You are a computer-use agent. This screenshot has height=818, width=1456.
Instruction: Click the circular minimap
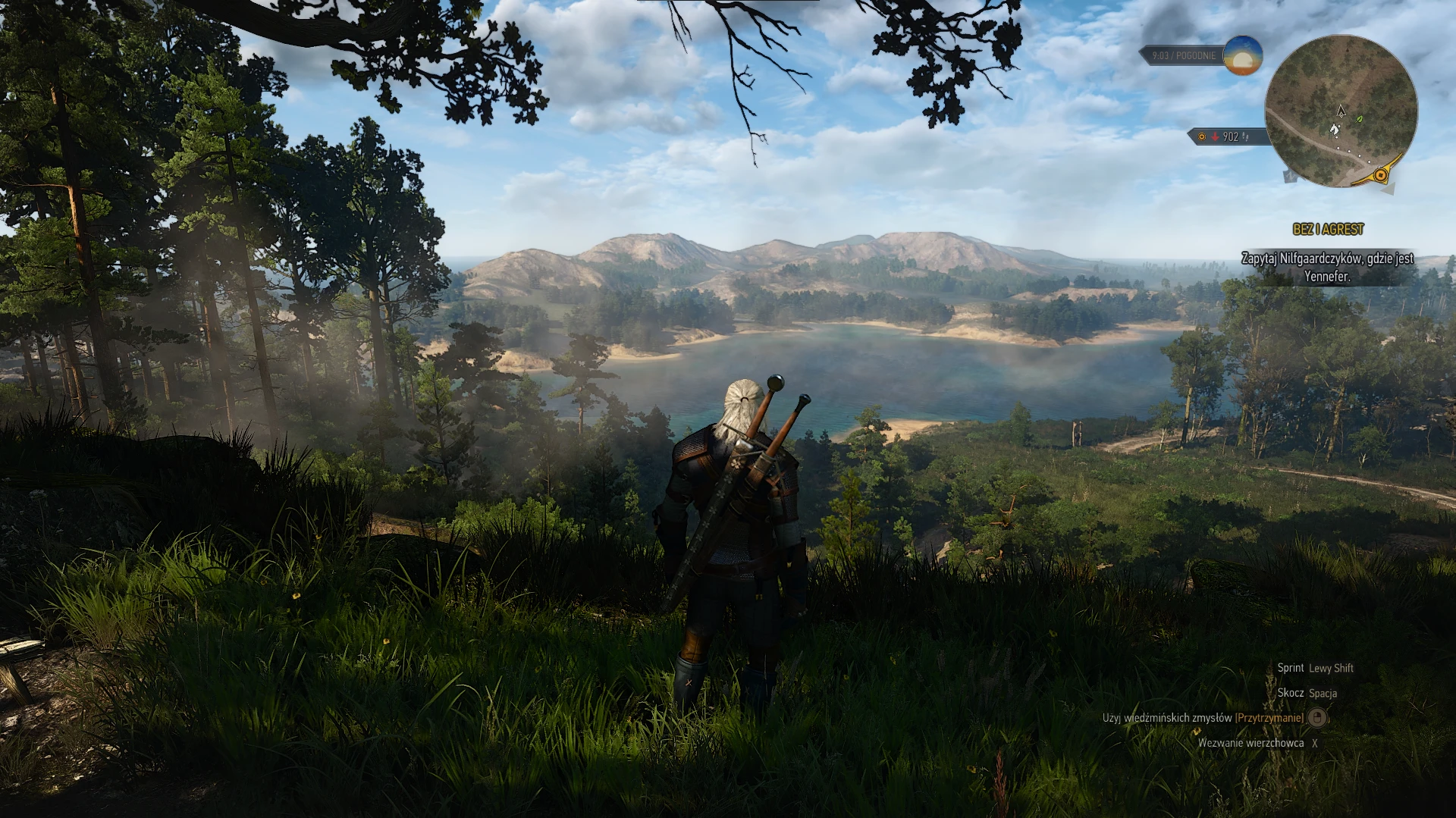(x=1341, y=111)
